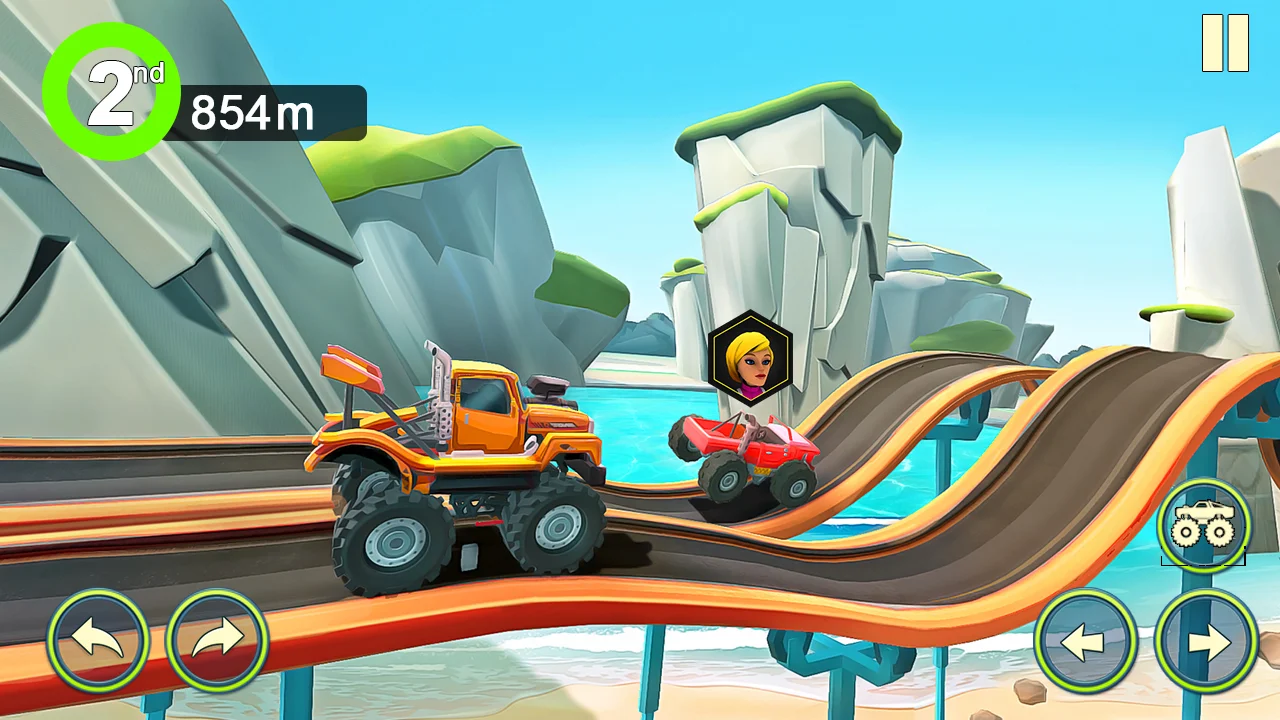
Task: Tap the monster truck transform button
Action: pyautogui.click(x=1204, y=524)
